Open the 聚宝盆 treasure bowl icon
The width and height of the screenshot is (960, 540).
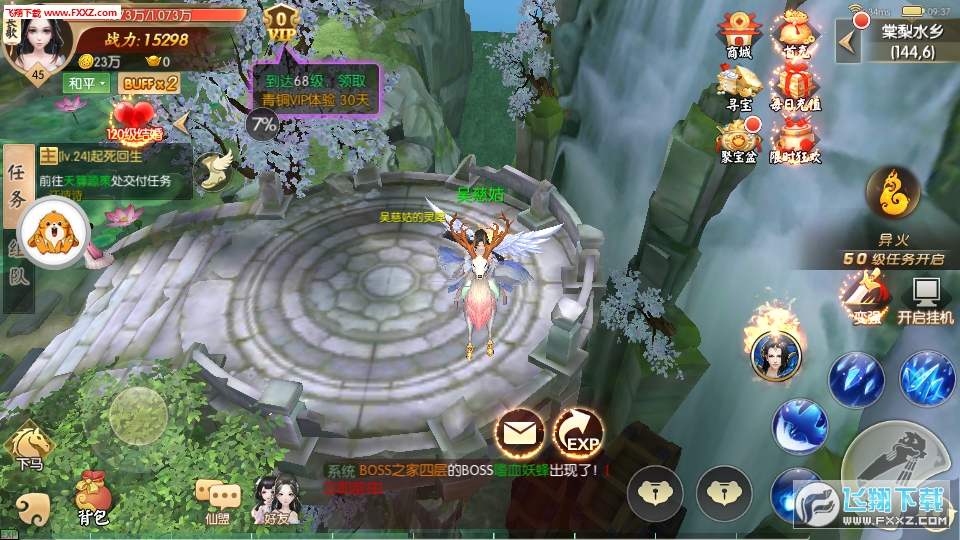click(x=739, y=138)
